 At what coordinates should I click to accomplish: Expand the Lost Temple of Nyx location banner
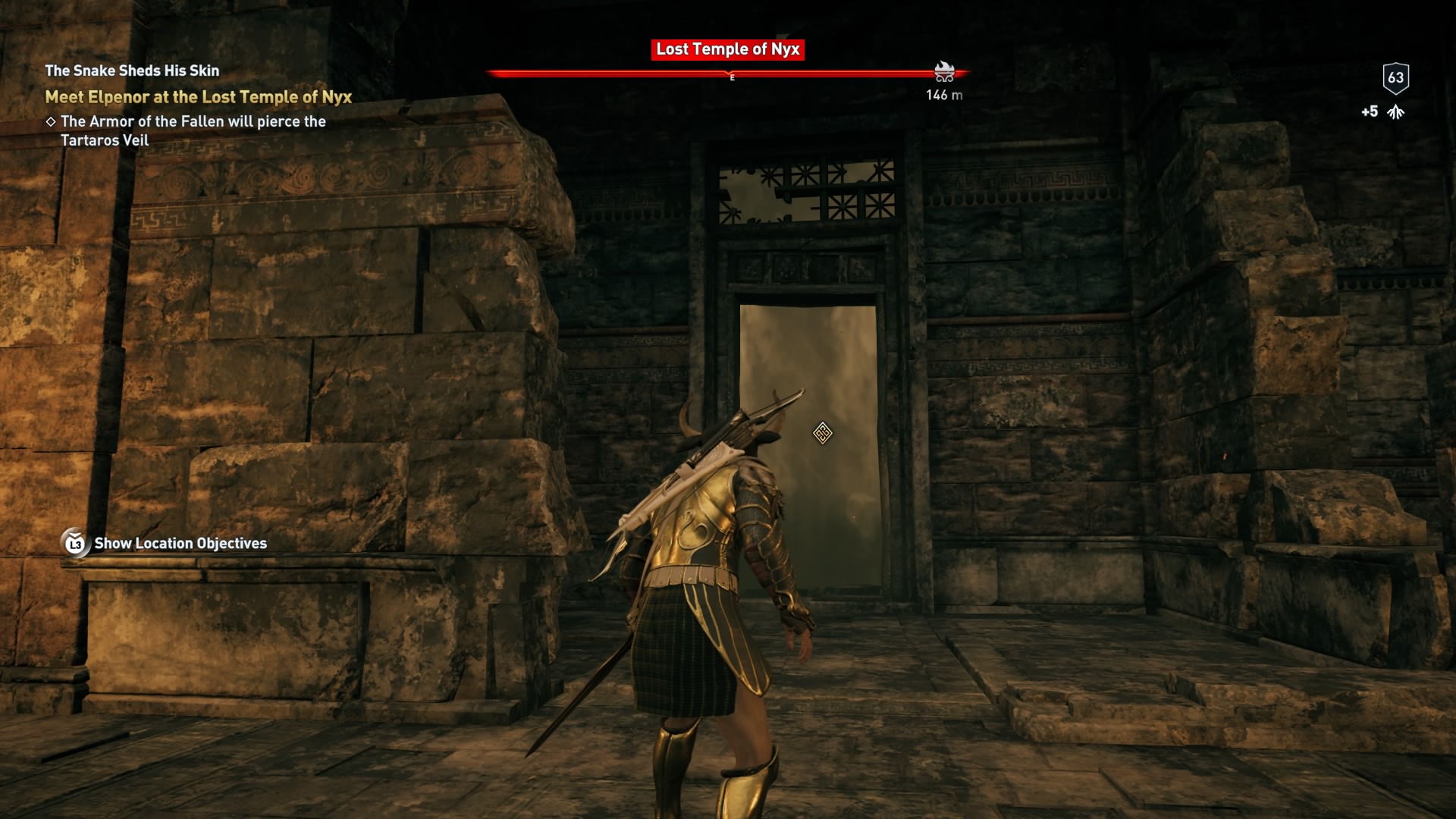726,50
